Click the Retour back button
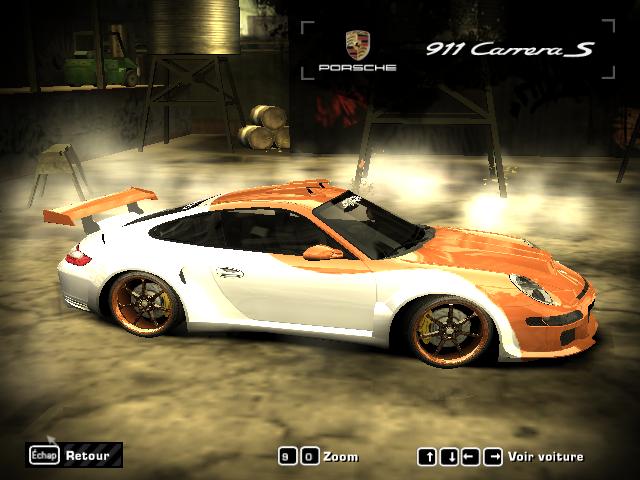Image resolution: width=640 pixels, height=480 pixels. coord(76,455)
